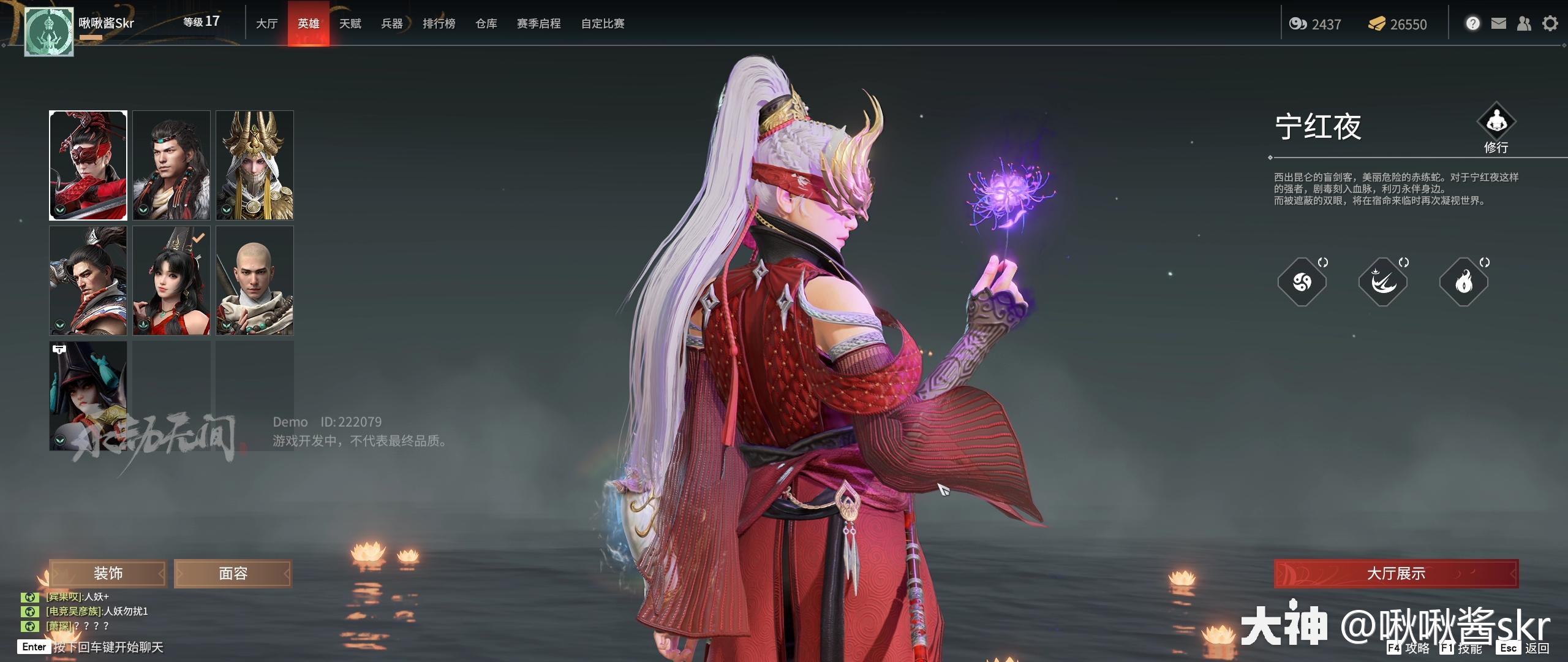
Task: View the 赛季启程 season tab
Action: coord(539,23)
